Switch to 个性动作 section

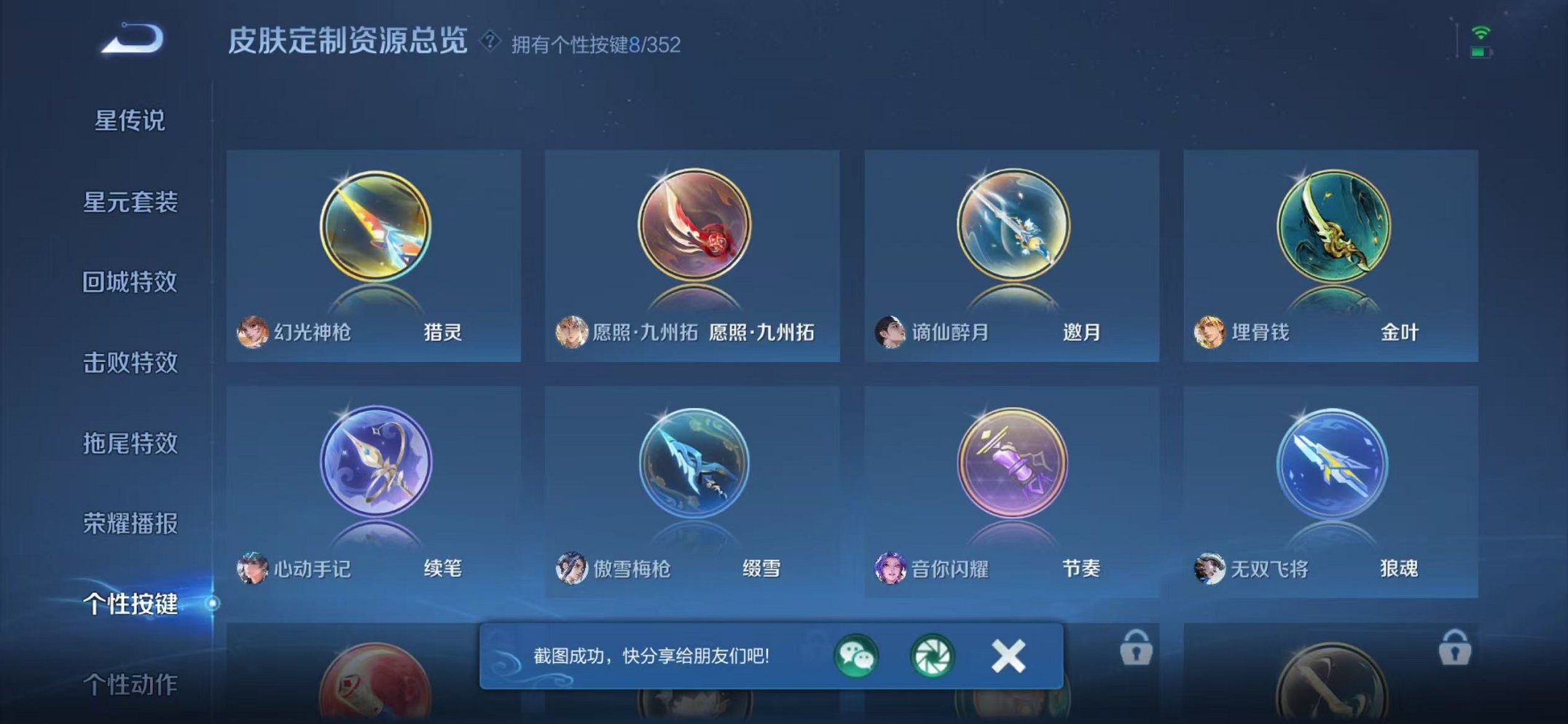(133, 685)
